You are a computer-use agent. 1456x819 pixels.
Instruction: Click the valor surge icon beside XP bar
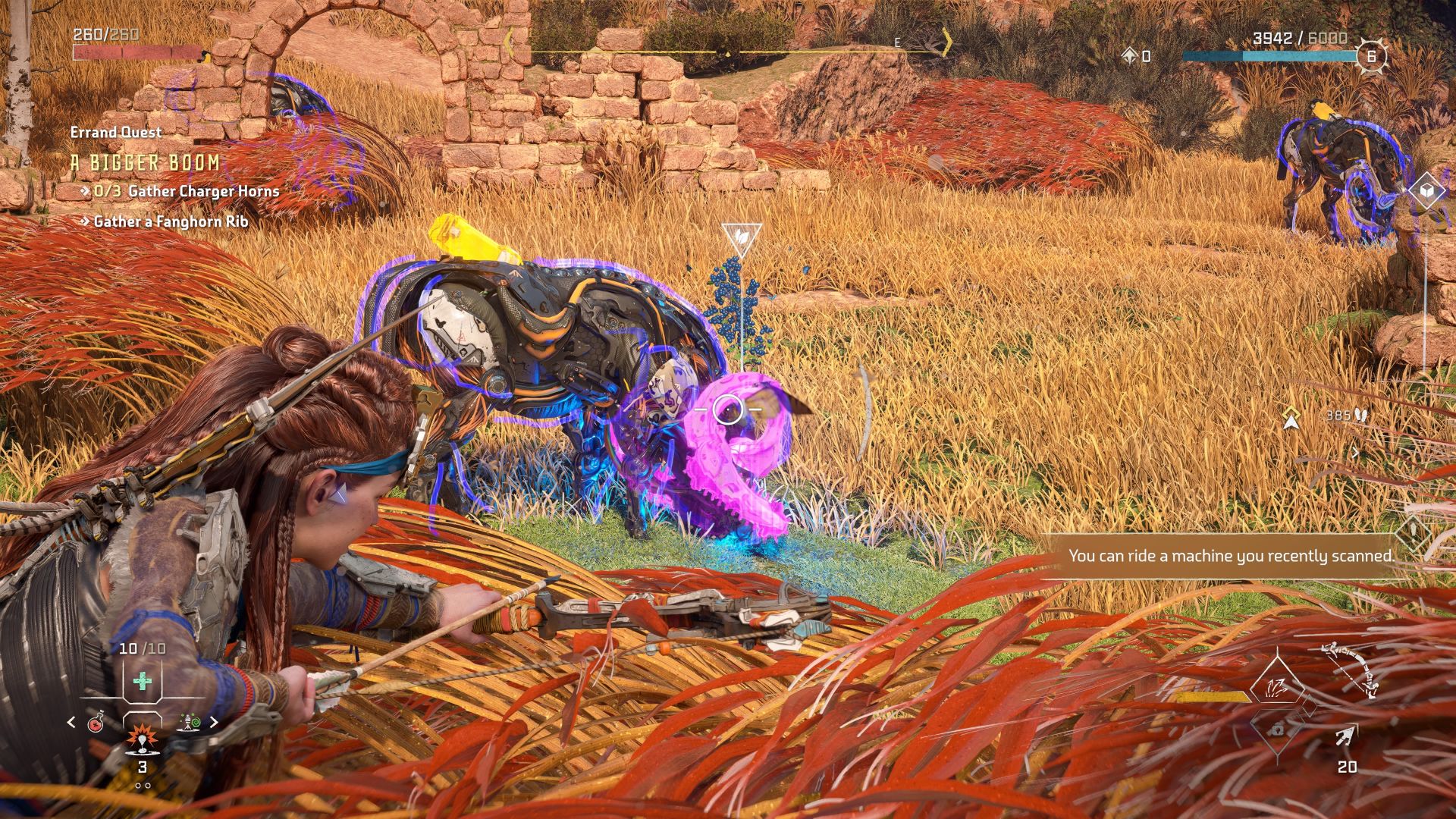coord(1129,54)
